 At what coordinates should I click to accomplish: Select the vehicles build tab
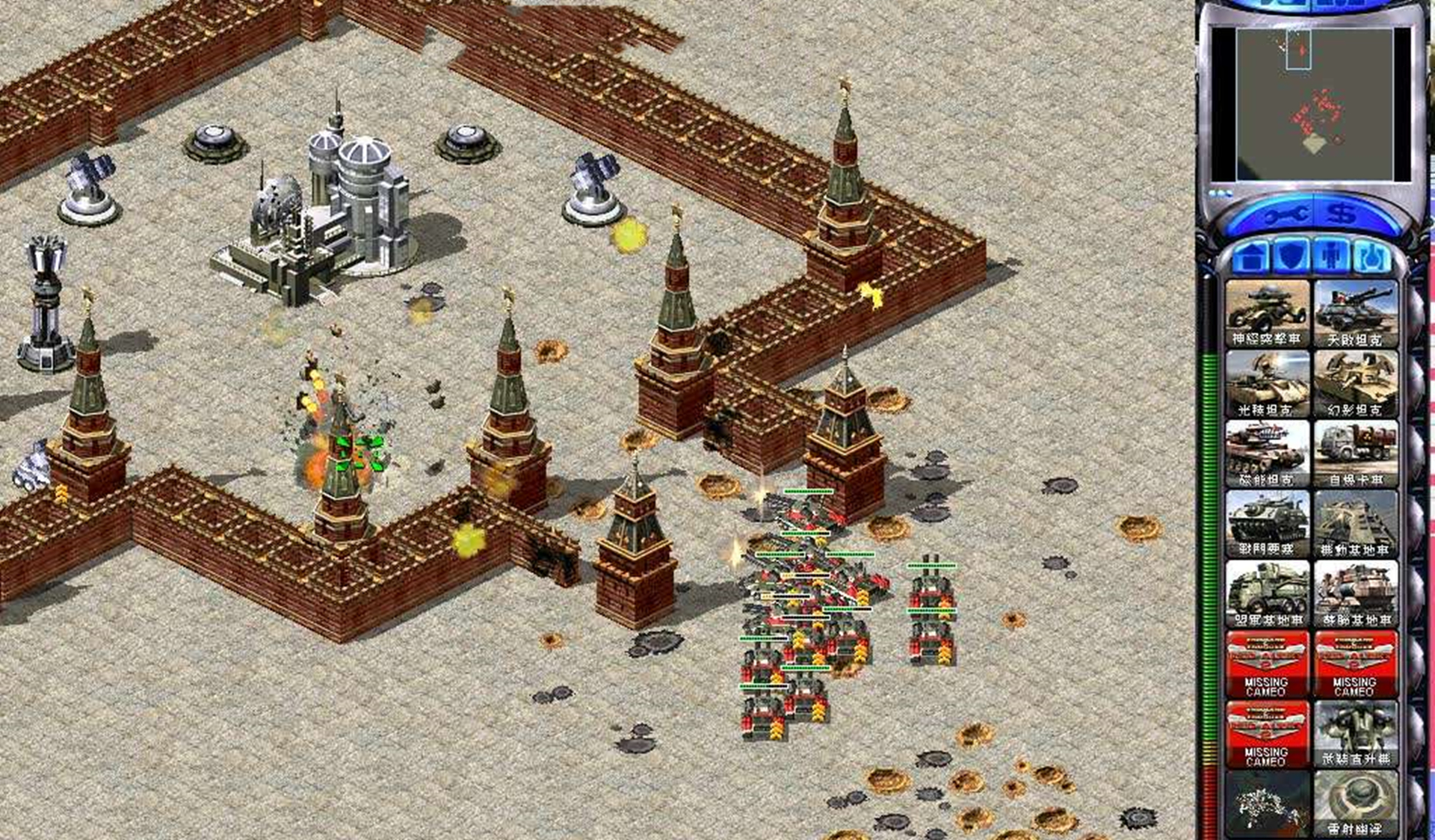click(1371, 258)
